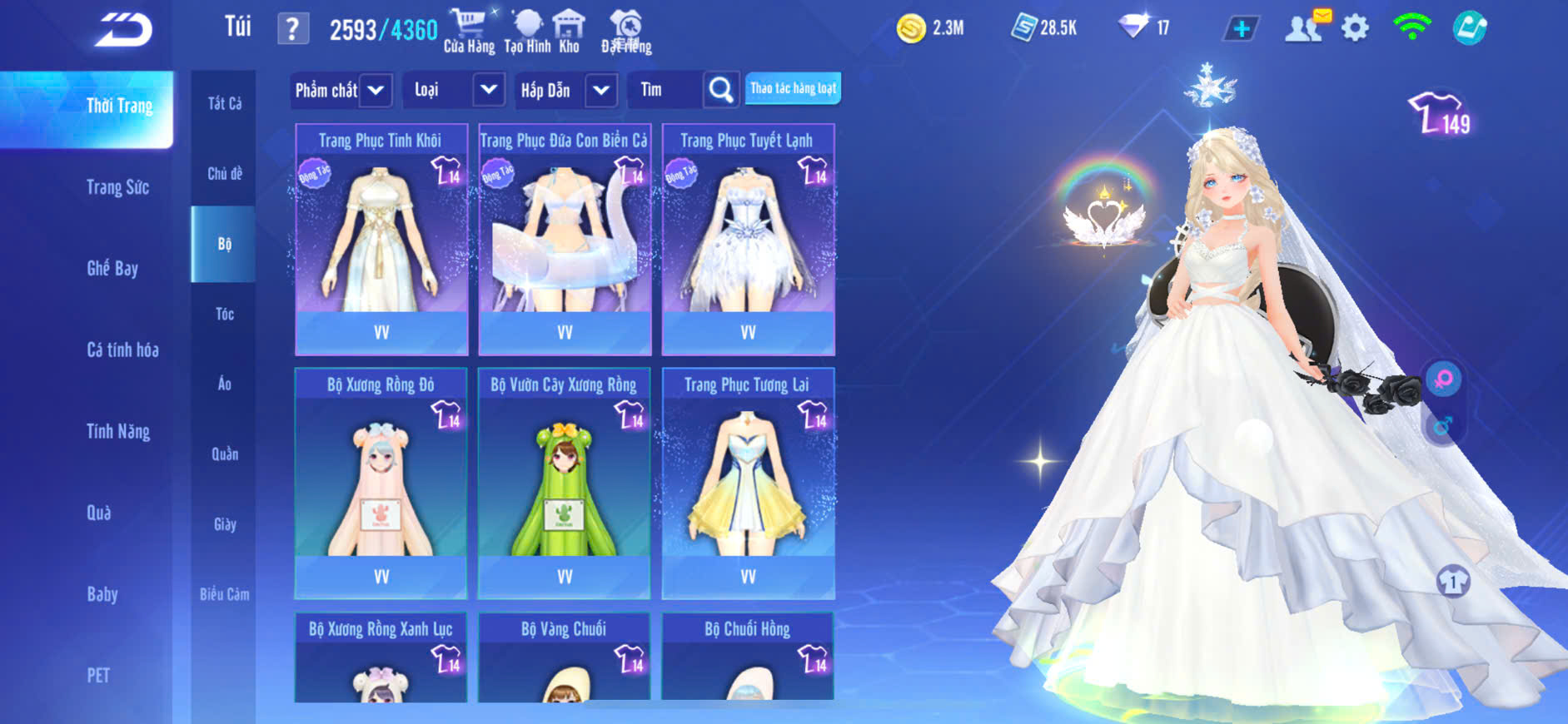Screen dimensions: 1568x724
Task: Click the Thao tác hàng loạt button
Action: [x=793, y=89]
